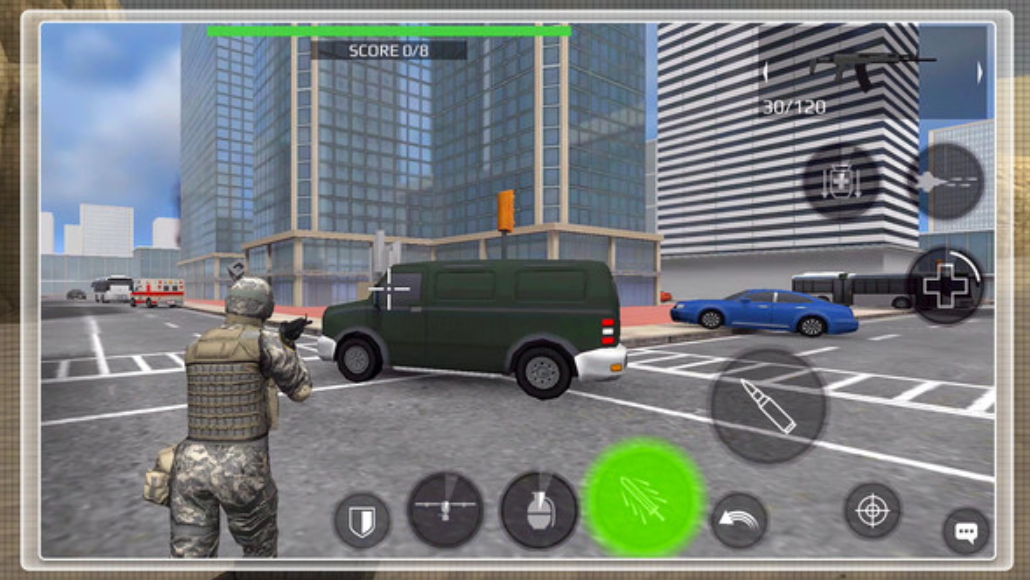Tap the curved arrow dodge button
The image size is (1030, 580).
point(738,521)
